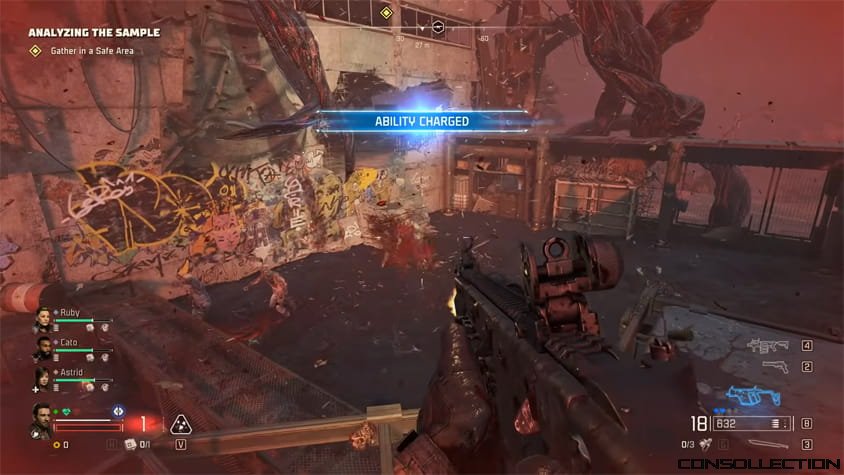Select teammate Astrid's portrait

(x=42, y=378)
